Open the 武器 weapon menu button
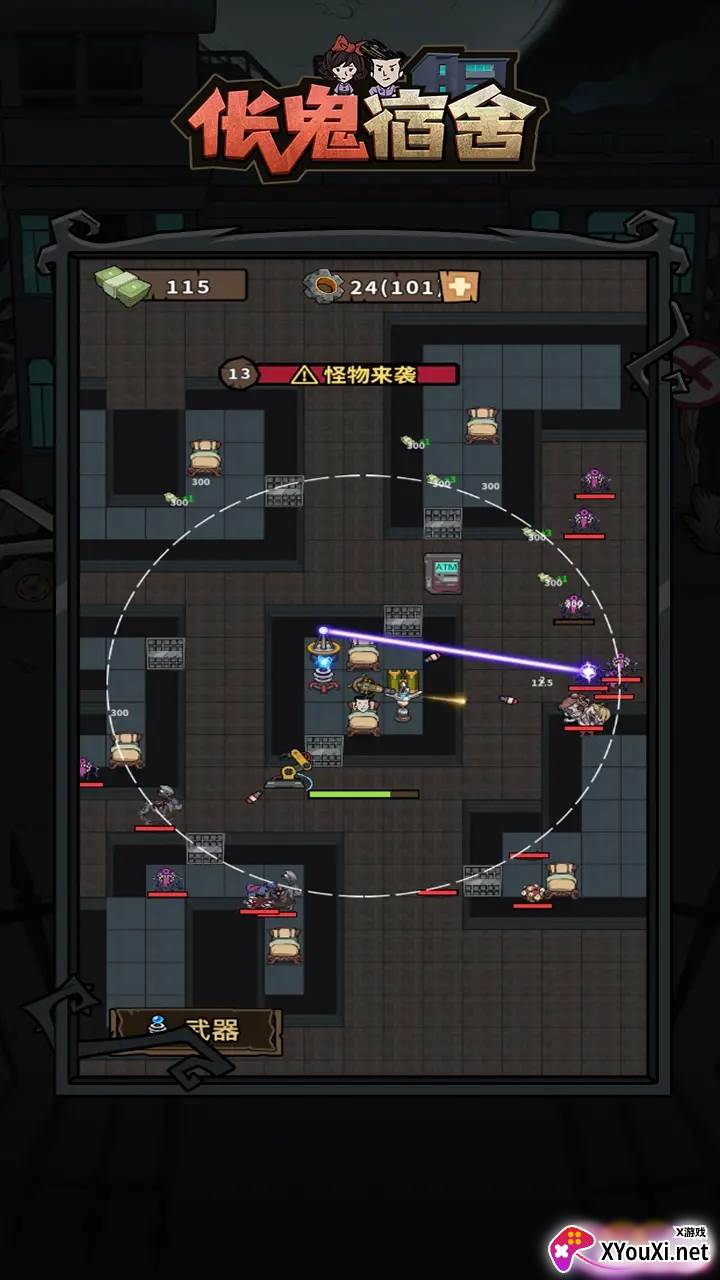This screenshot has width=720, height=1280. pos(195,1030)
